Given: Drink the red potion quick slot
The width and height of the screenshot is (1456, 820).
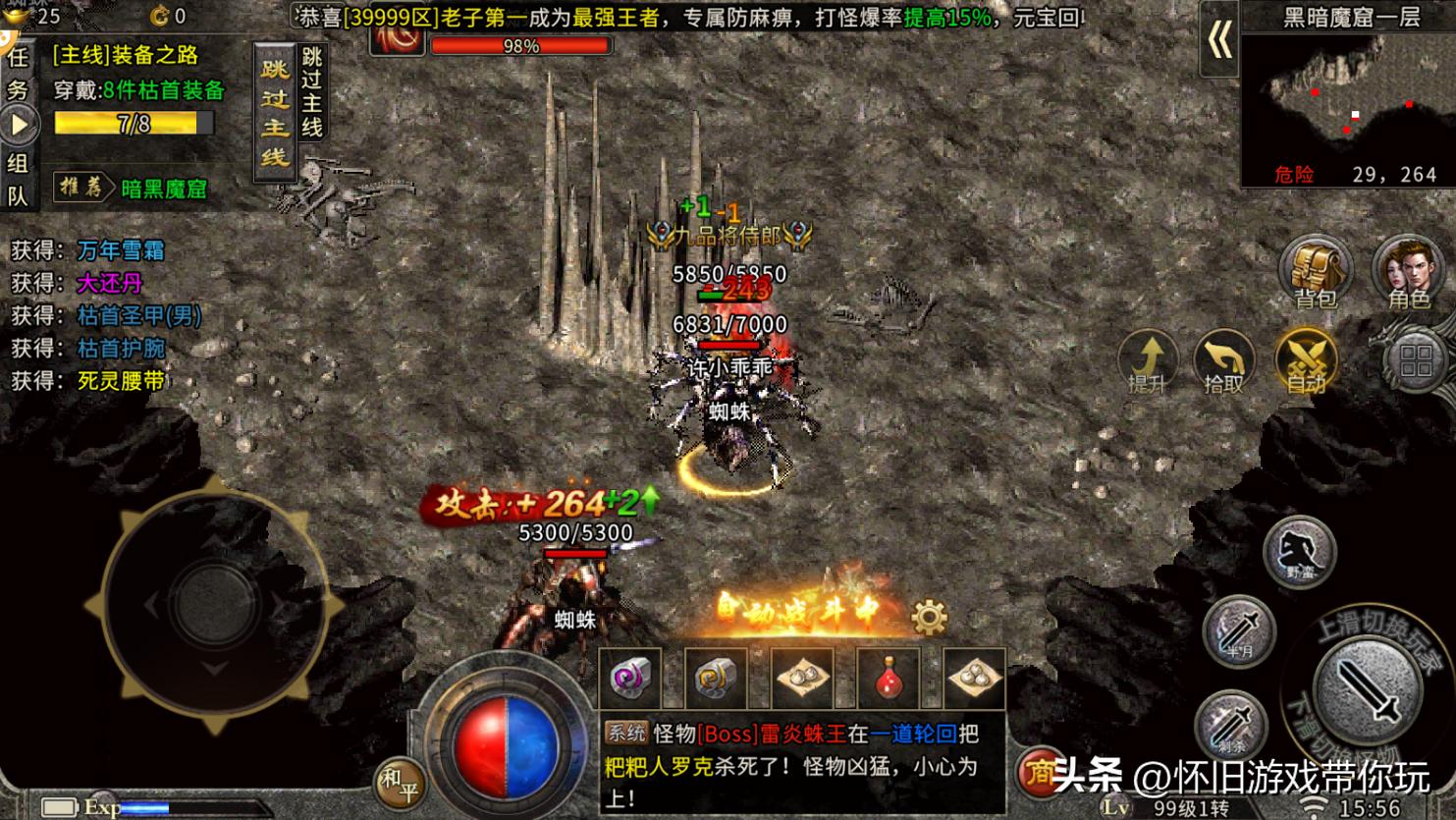Looking at the screenshot, I should pos(890,678).
